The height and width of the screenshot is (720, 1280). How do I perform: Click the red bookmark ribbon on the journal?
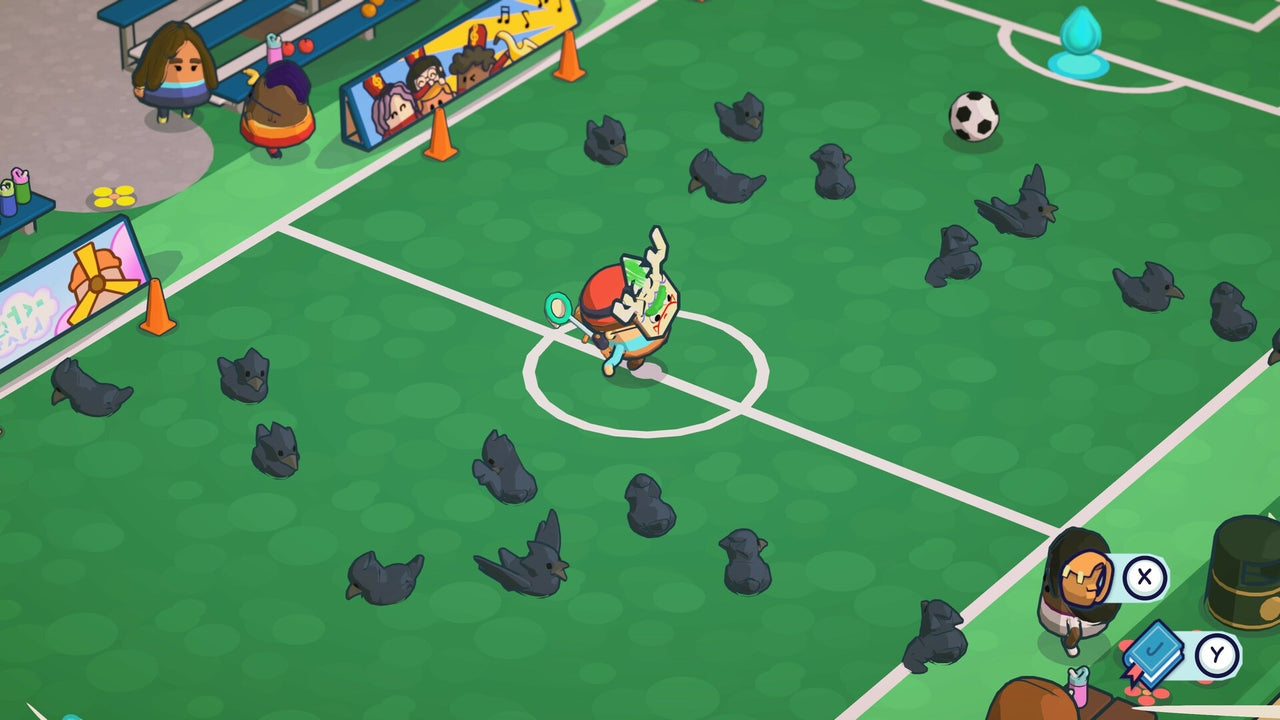(x=1134, y=673)
